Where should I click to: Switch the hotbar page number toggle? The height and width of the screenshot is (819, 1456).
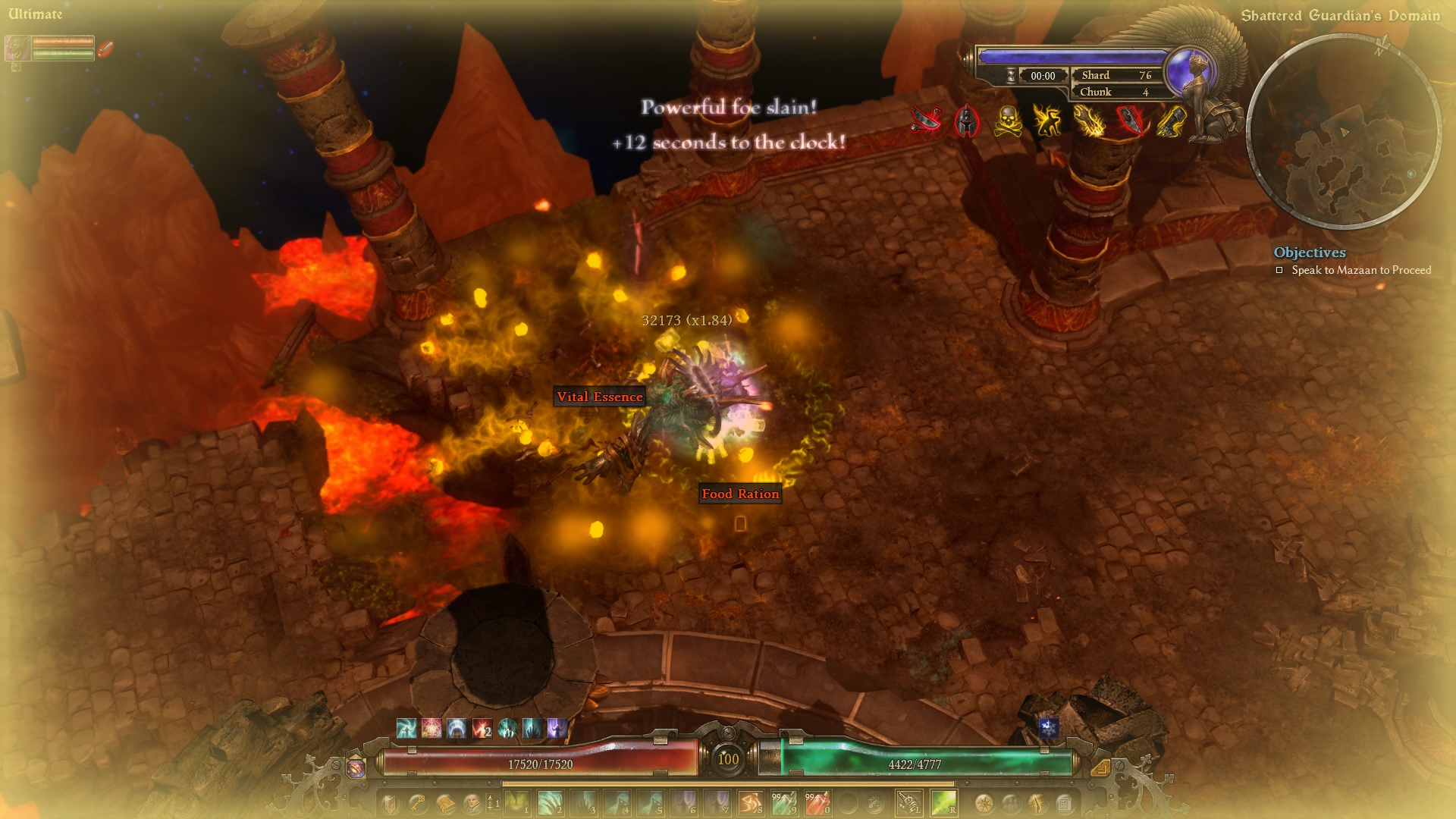tap(492, 802)
